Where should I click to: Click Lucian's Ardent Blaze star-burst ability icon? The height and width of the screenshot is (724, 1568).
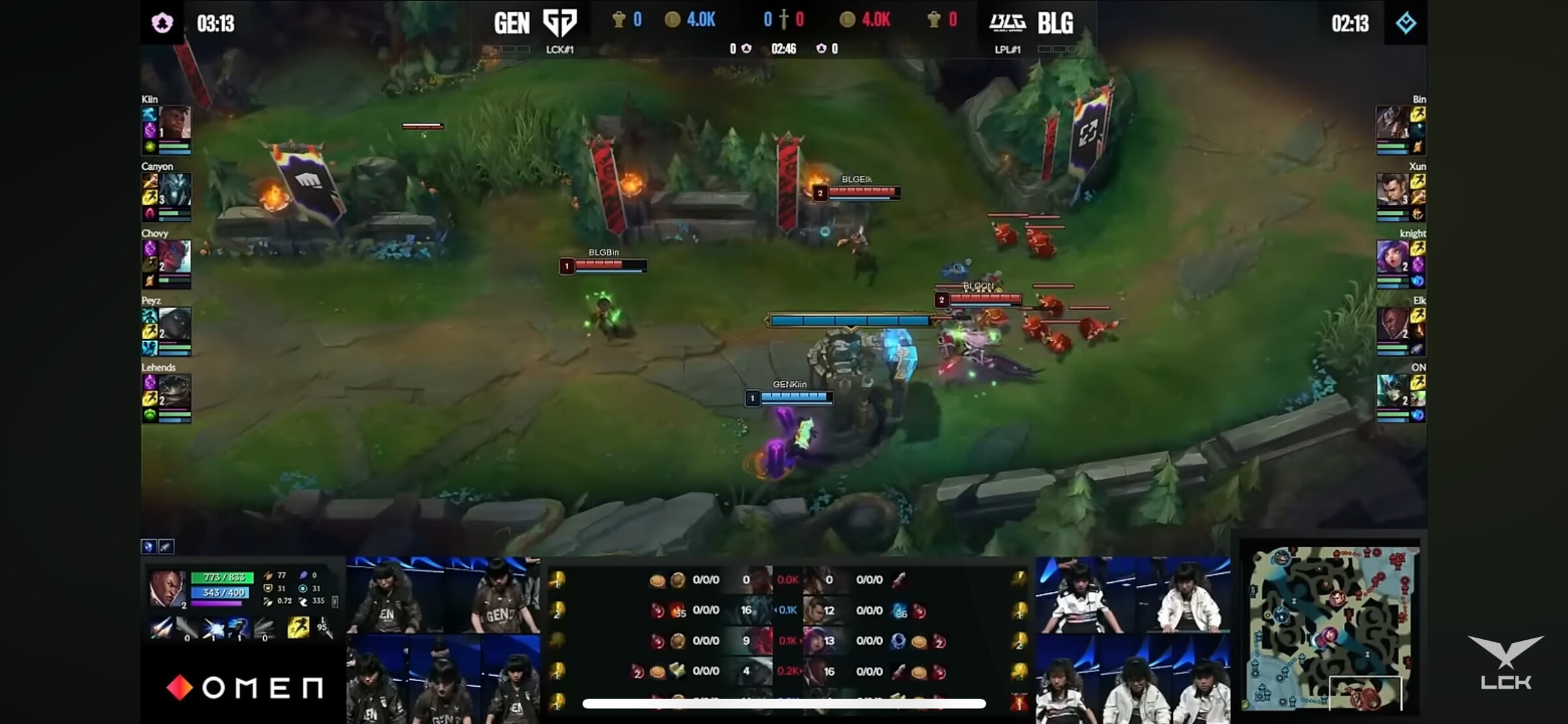point(213,628)
